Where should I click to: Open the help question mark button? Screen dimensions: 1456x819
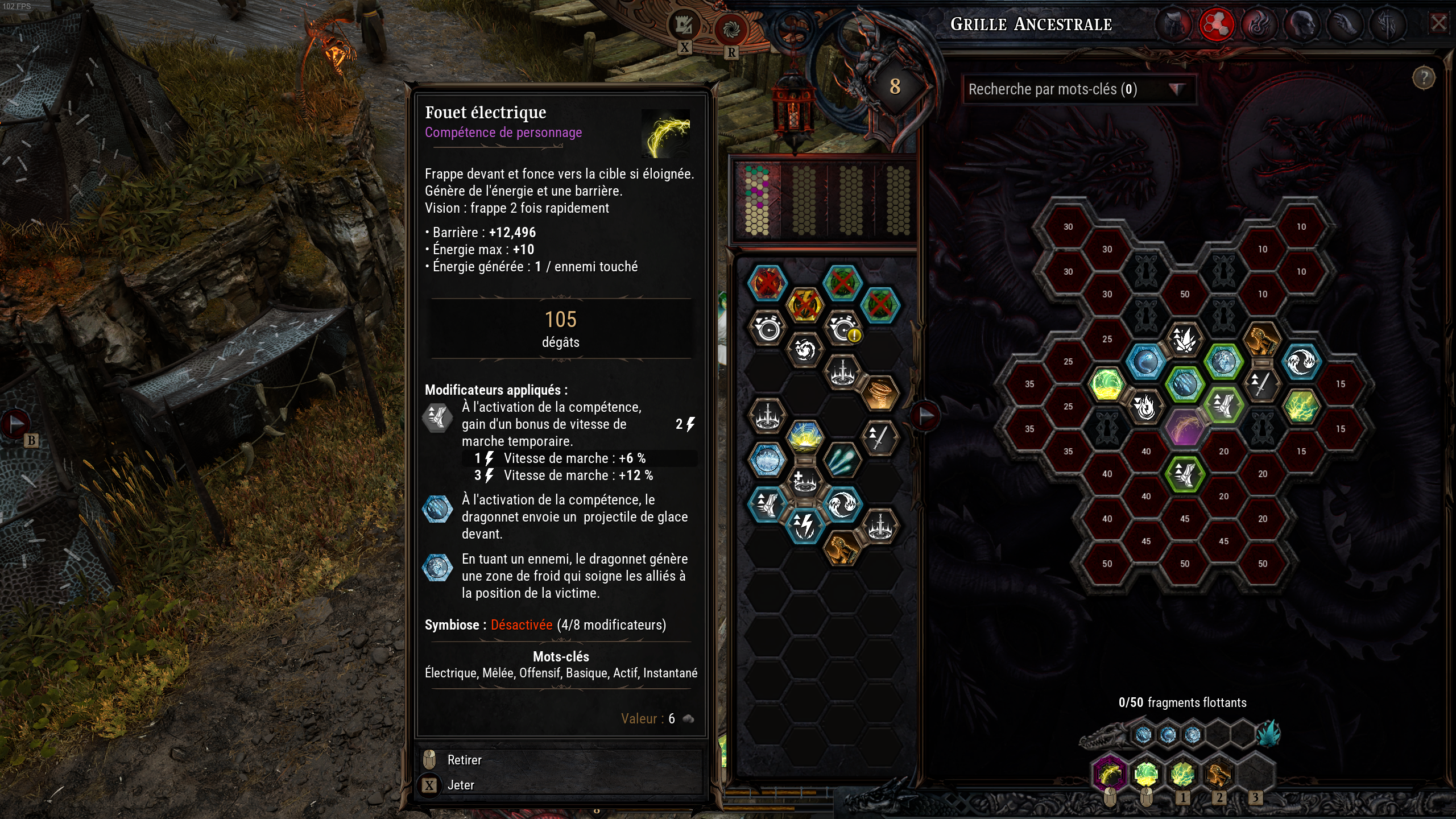point(1424,78)
